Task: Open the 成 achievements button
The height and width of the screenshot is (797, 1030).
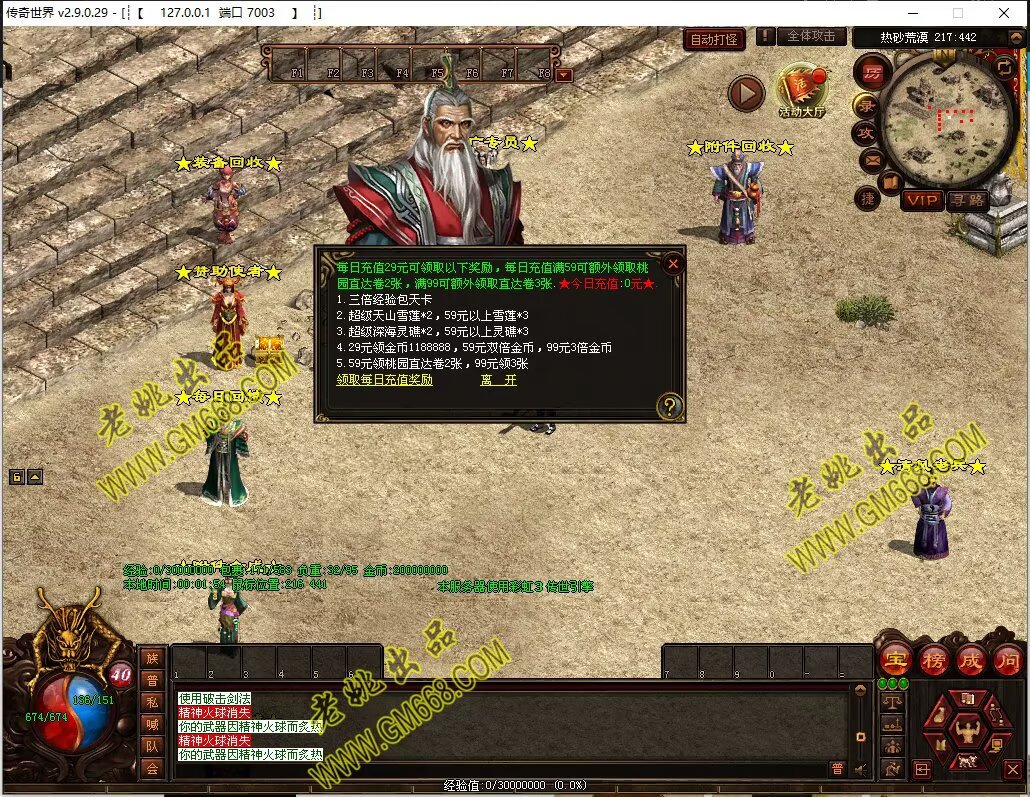Action: (970, 659)
